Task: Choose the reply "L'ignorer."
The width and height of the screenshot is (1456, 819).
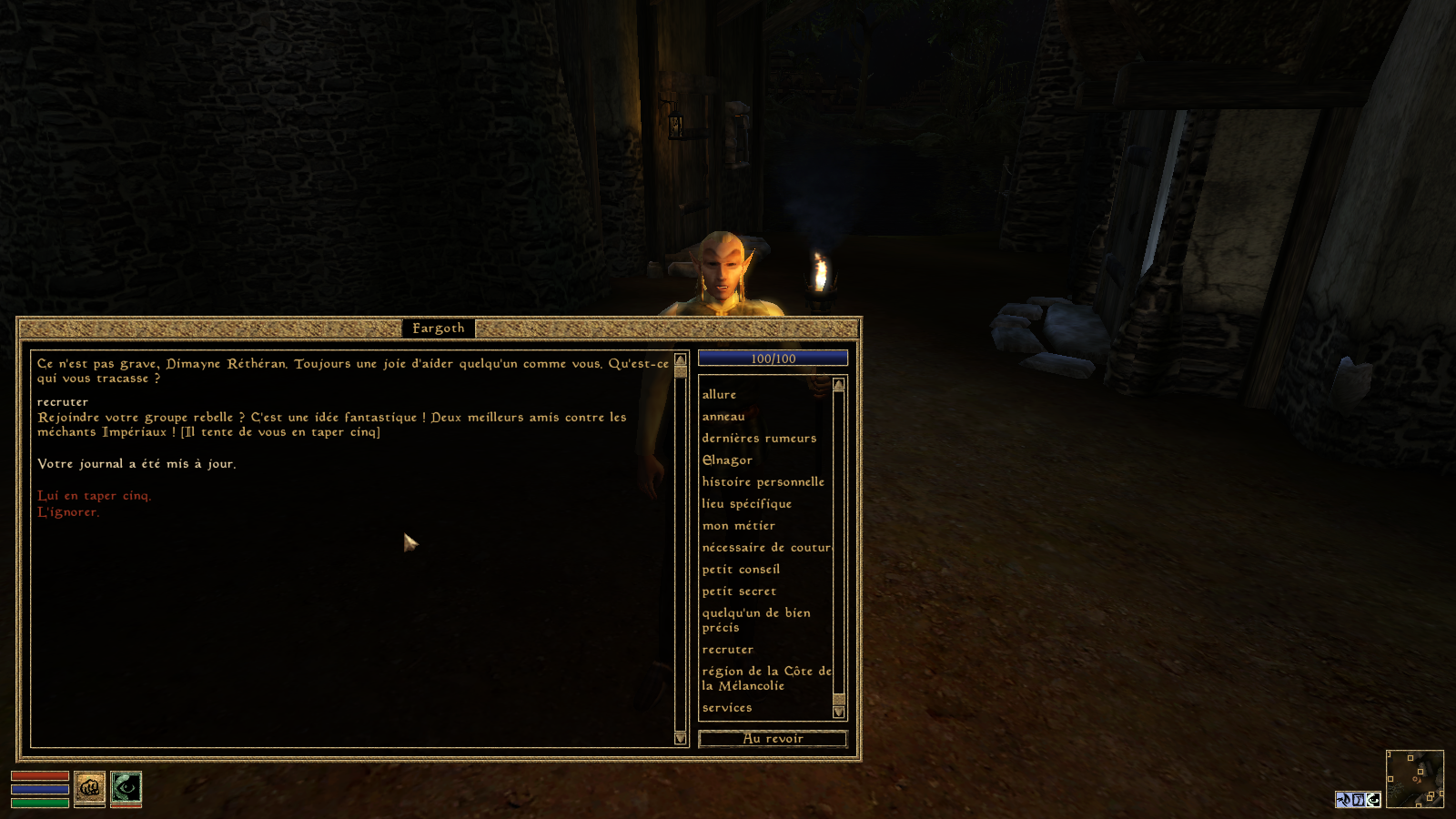Action: pos(68,512)
